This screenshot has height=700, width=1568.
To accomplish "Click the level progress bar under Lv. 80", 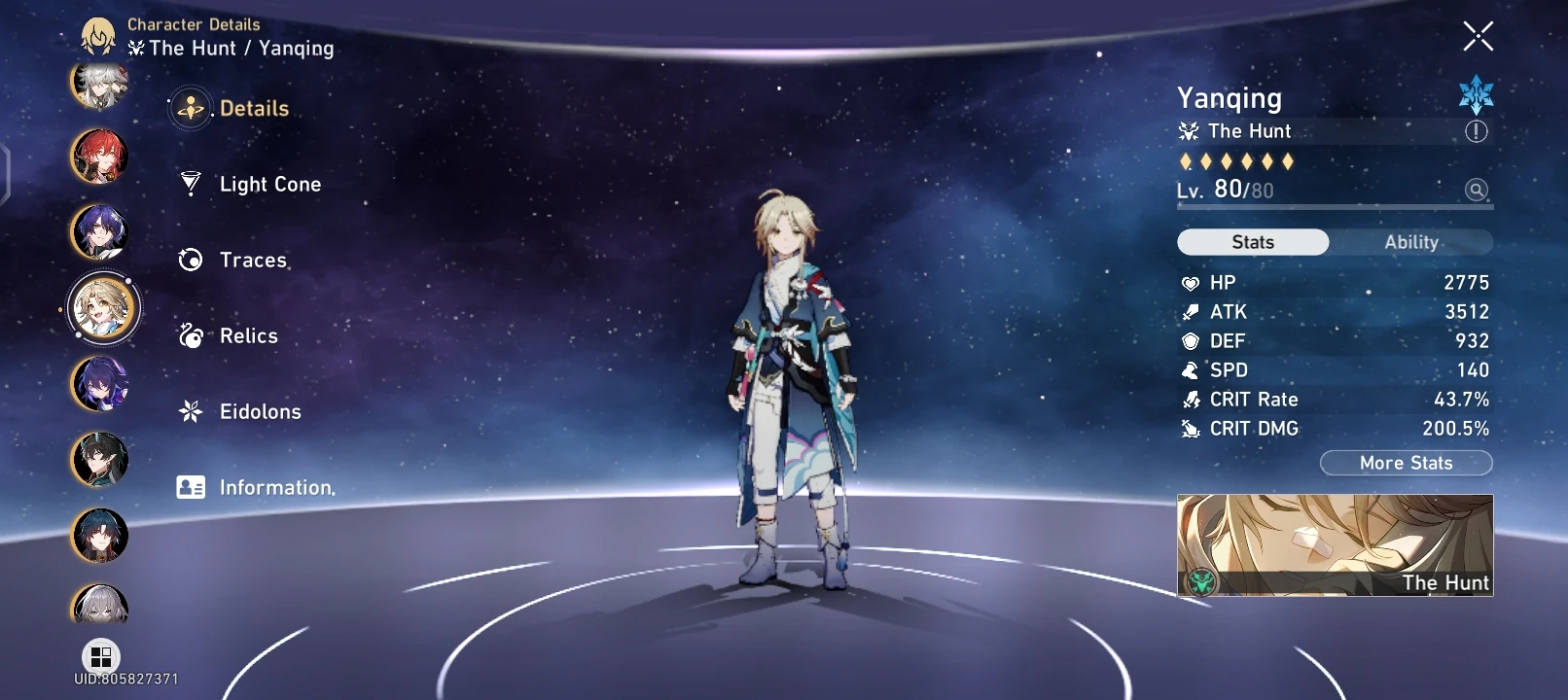I will (1333, 205).
